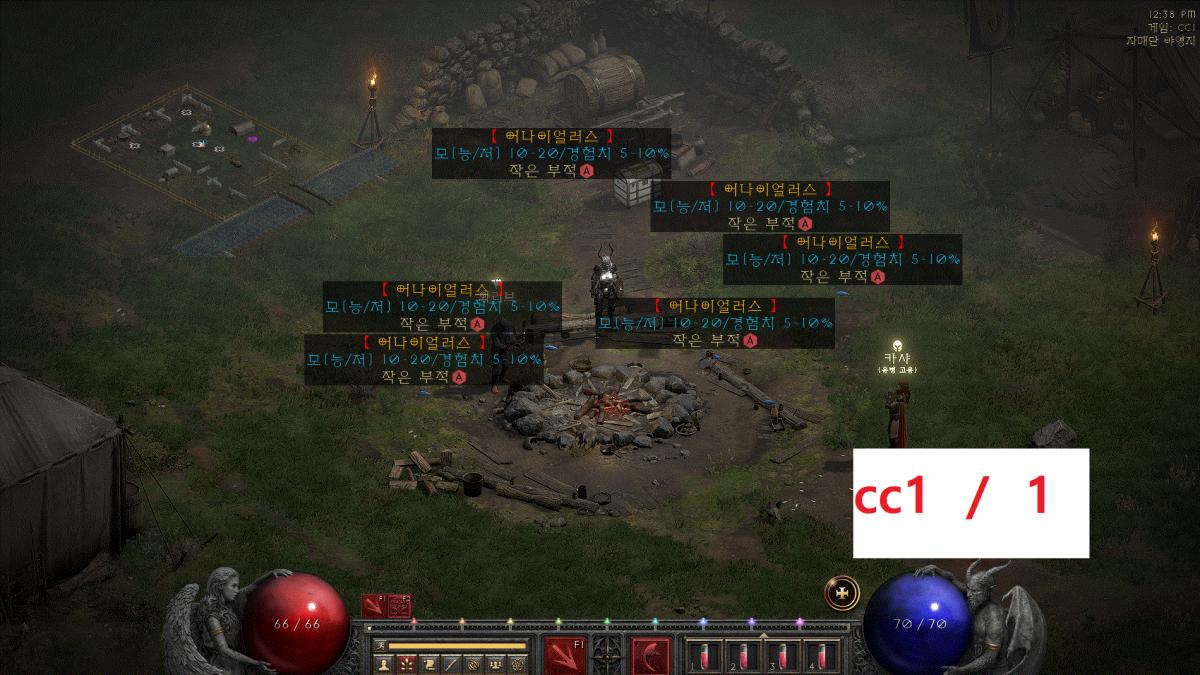Use the healing potion in belt slot 2

point(741,656)
